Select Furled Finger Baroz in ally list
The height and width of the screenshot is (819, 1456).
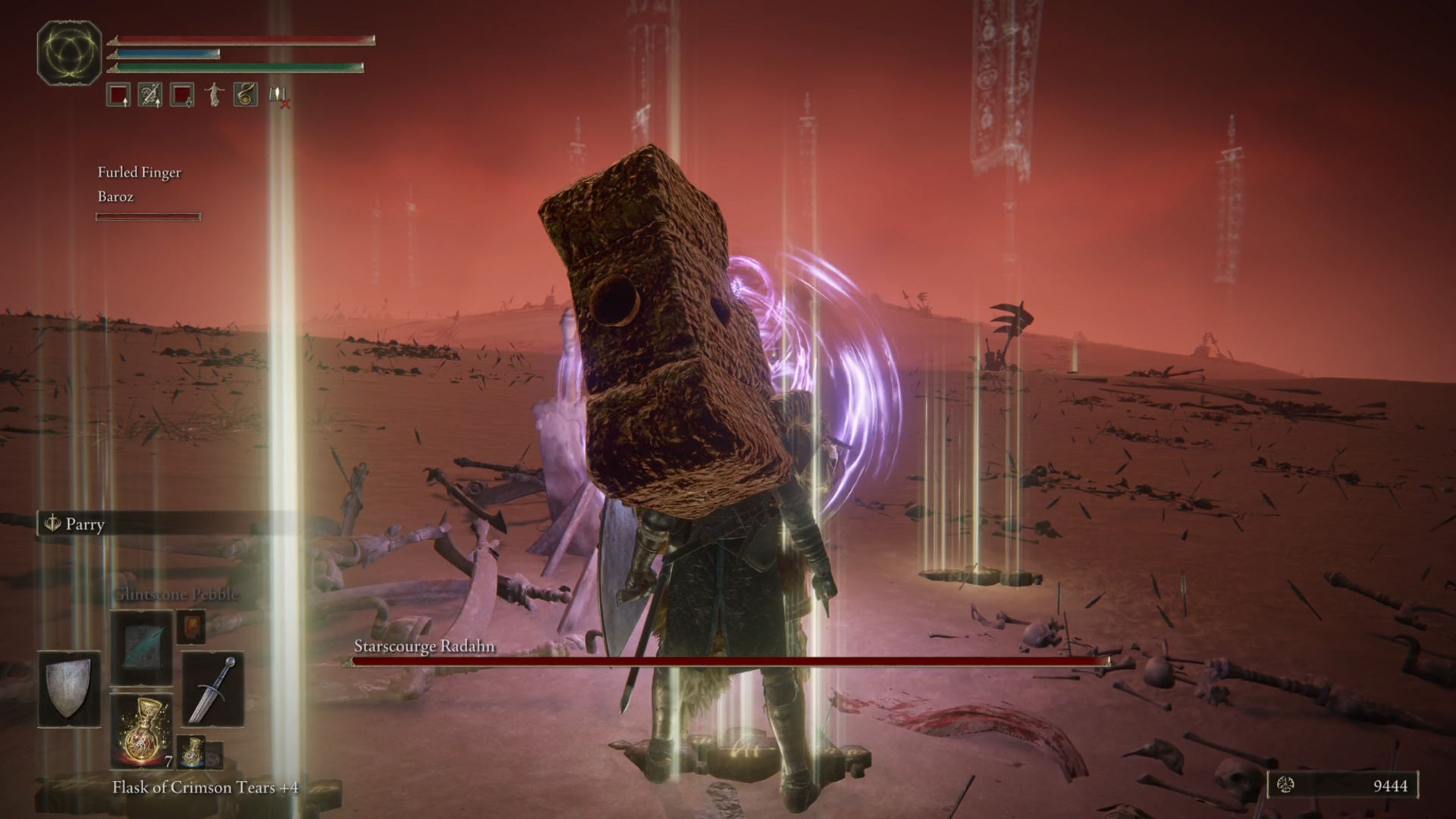[x=140, y=184]
